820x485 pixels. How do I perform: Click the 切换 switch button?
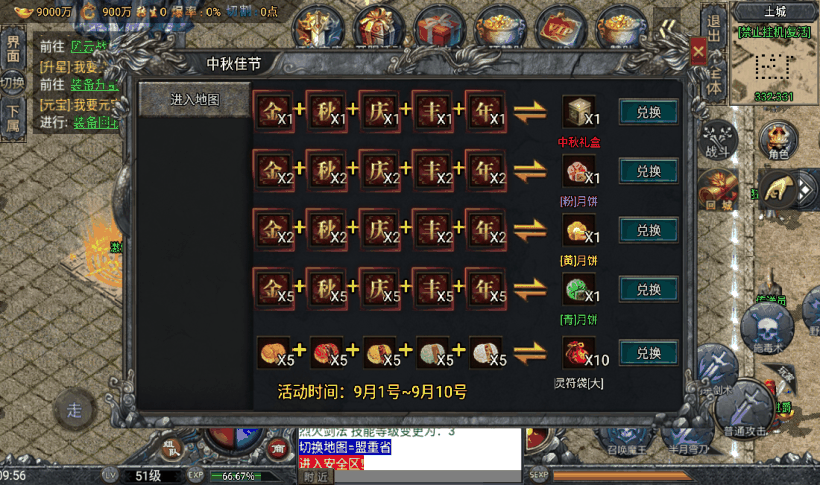[x=13, y=83]
